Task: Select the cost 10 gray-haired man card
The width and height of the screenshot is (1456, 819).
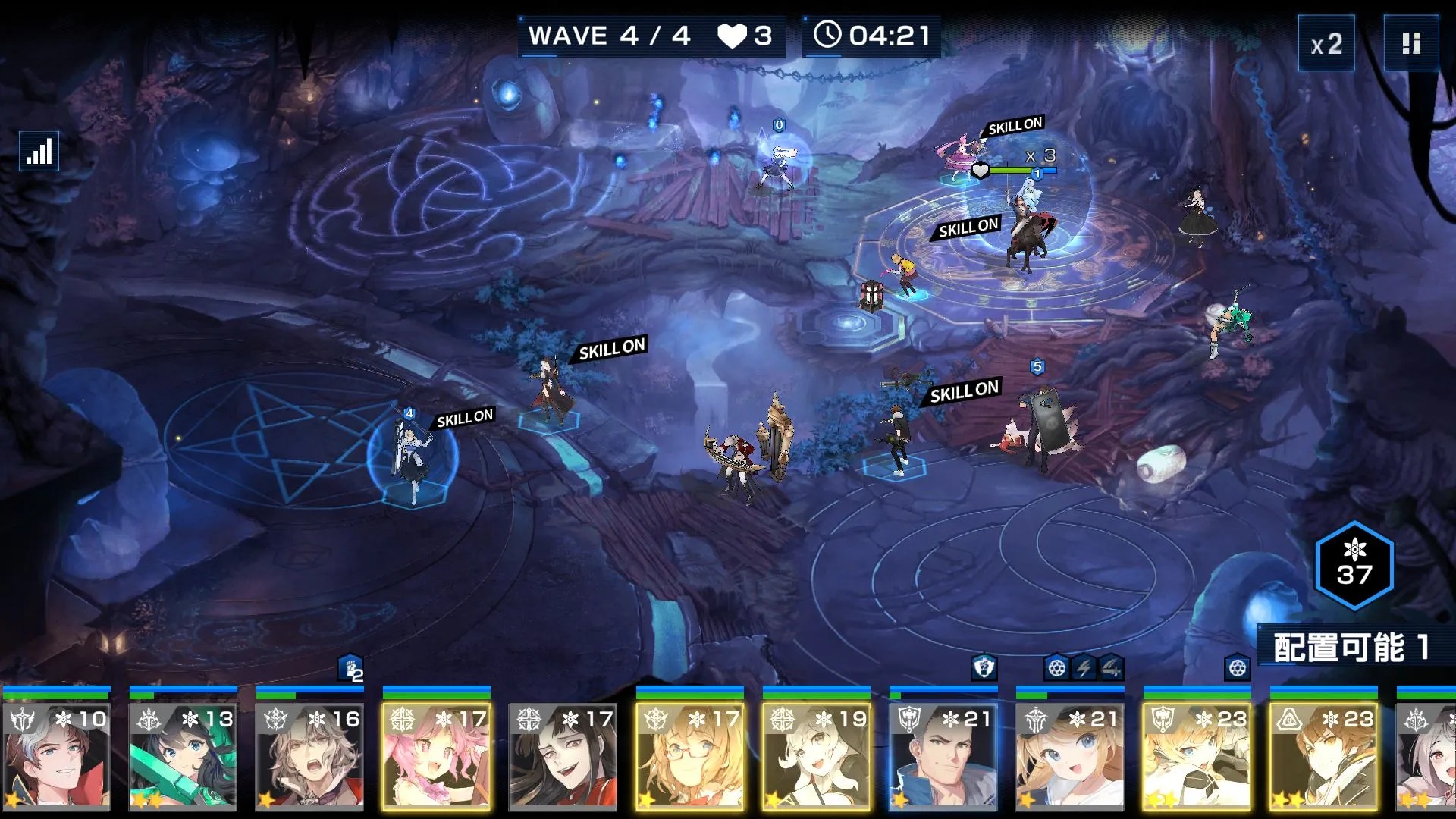Action: coord(57,755)
